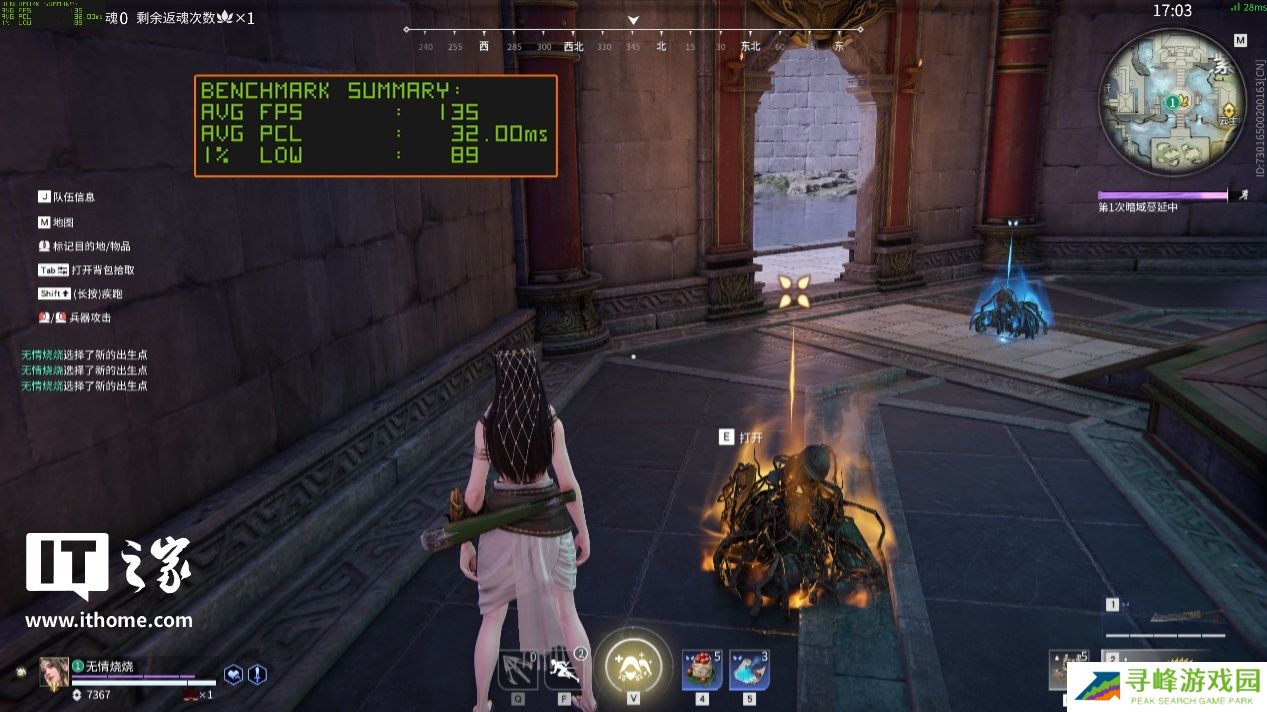The height and width of the screenshot is (712, 1267).
Task: Select the red berry basket consumable
Action: point(702,669)
